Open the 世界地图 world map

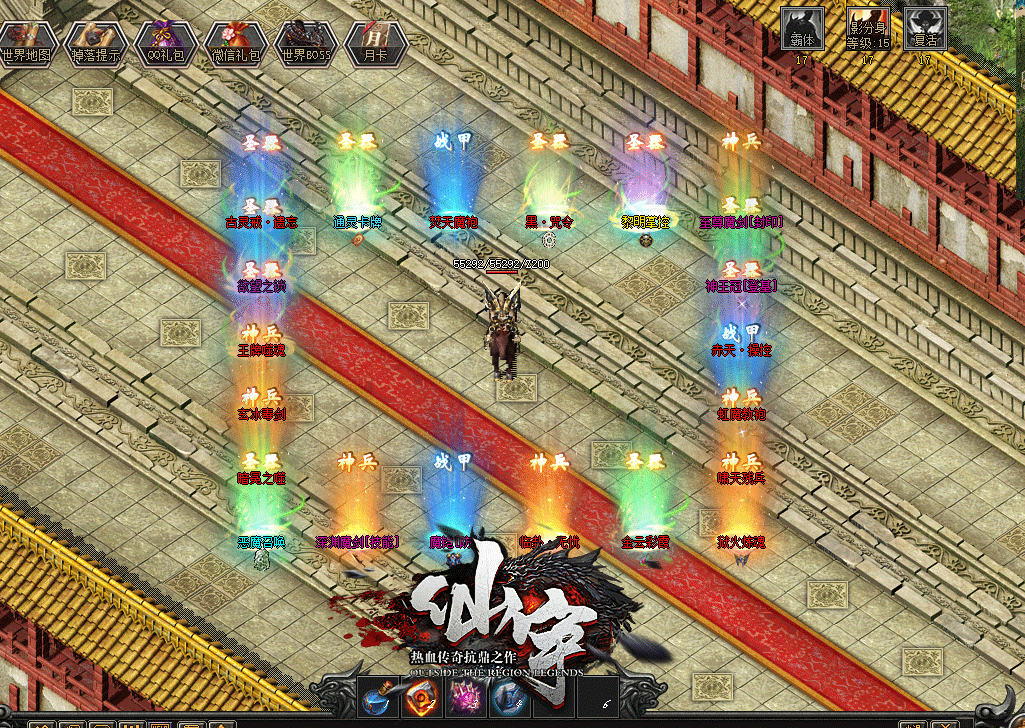click(x=27, y=42)
